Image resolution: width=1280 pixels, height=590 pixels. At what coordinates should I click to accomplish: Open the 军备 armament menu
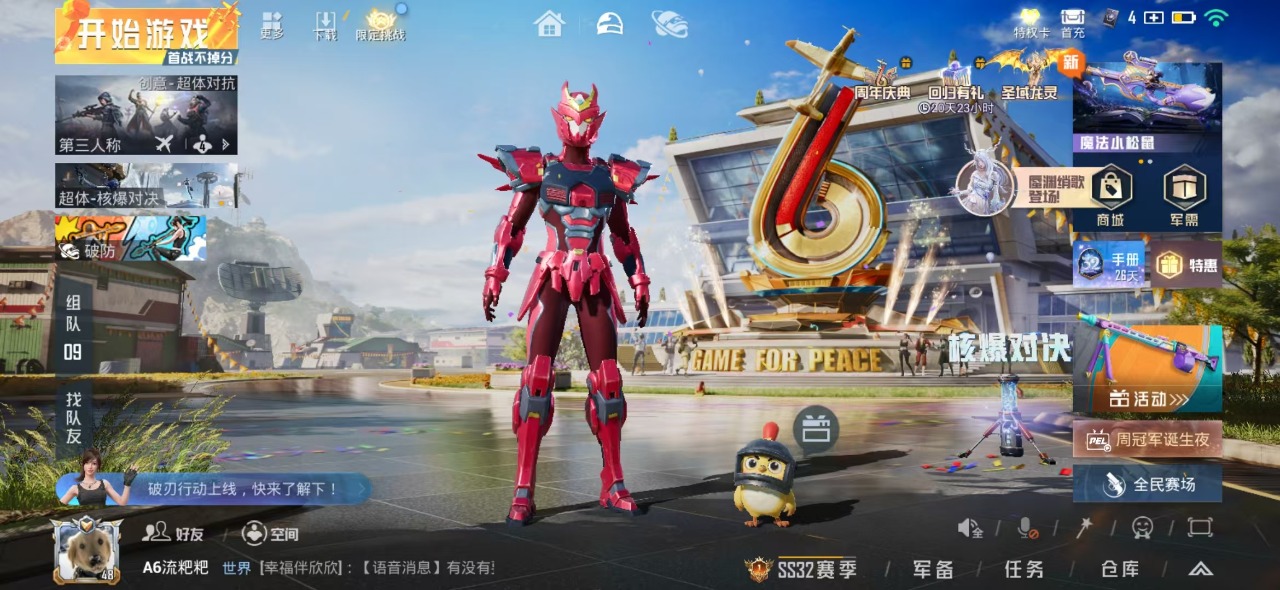(933, 569)
